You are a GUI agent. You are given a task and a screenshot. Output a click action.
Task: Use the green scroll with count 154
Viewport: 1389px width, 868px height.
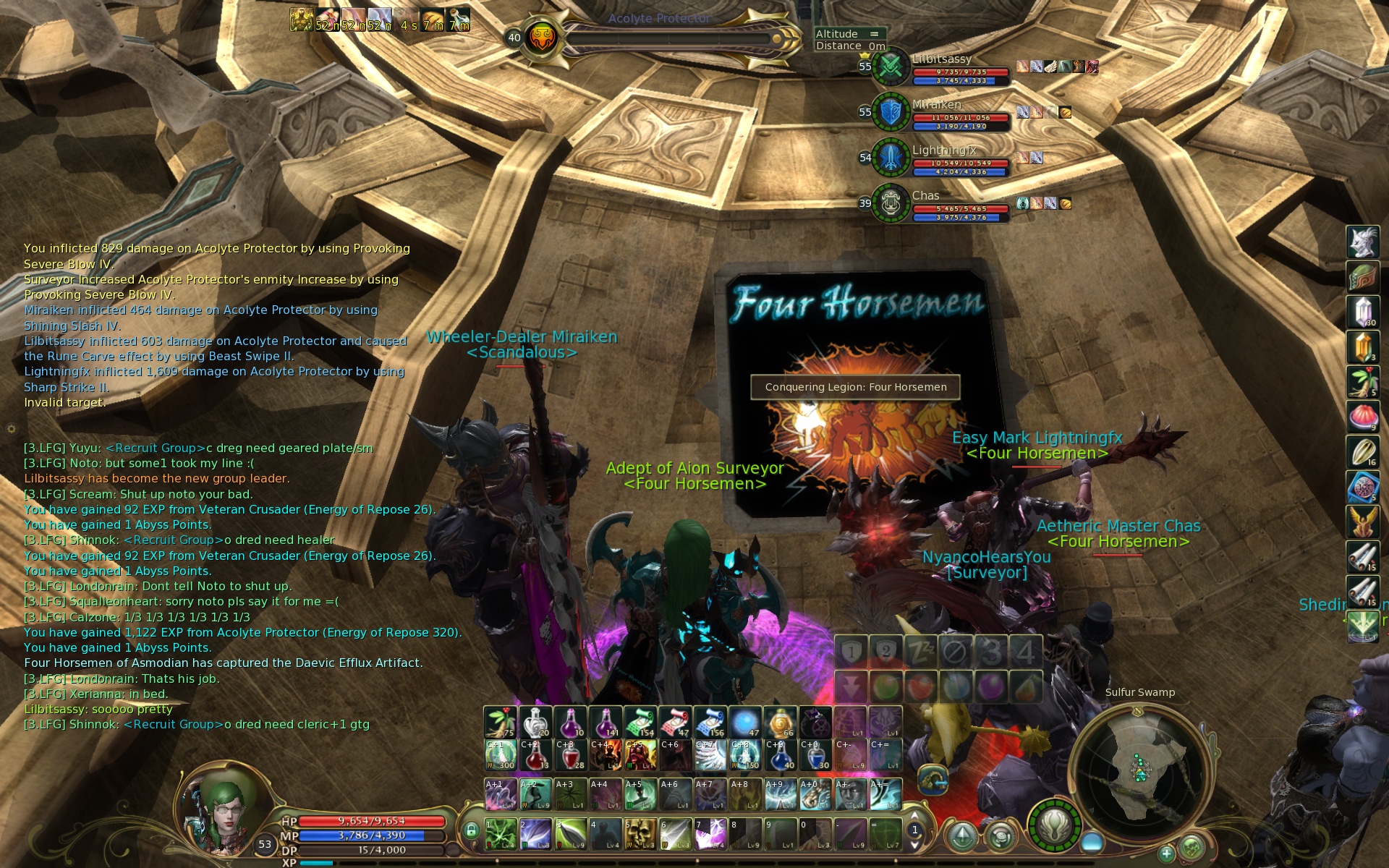tap(640, 723)
